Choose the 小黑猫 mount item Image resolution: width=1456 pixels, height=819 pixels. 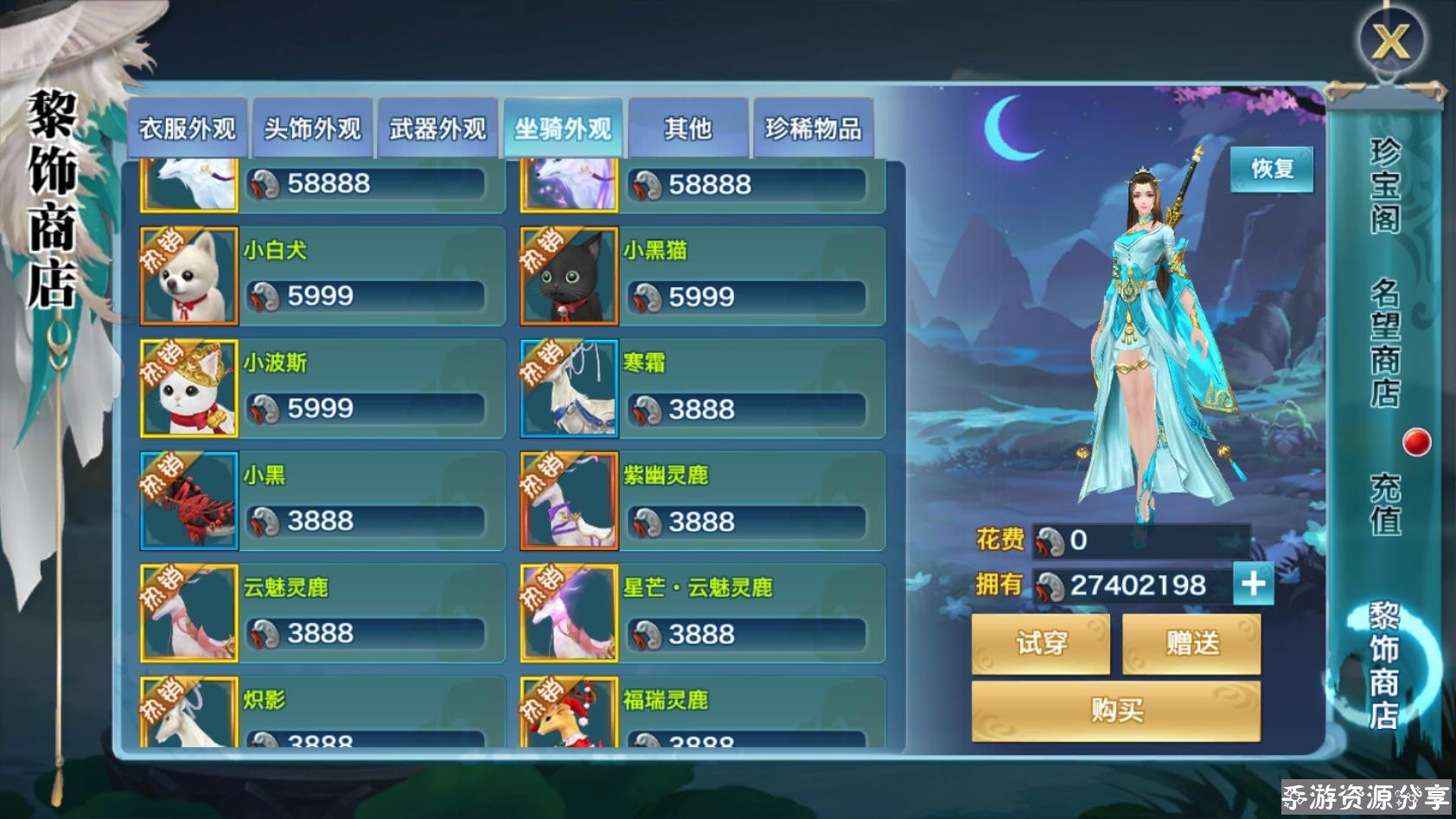click(702, 276)
